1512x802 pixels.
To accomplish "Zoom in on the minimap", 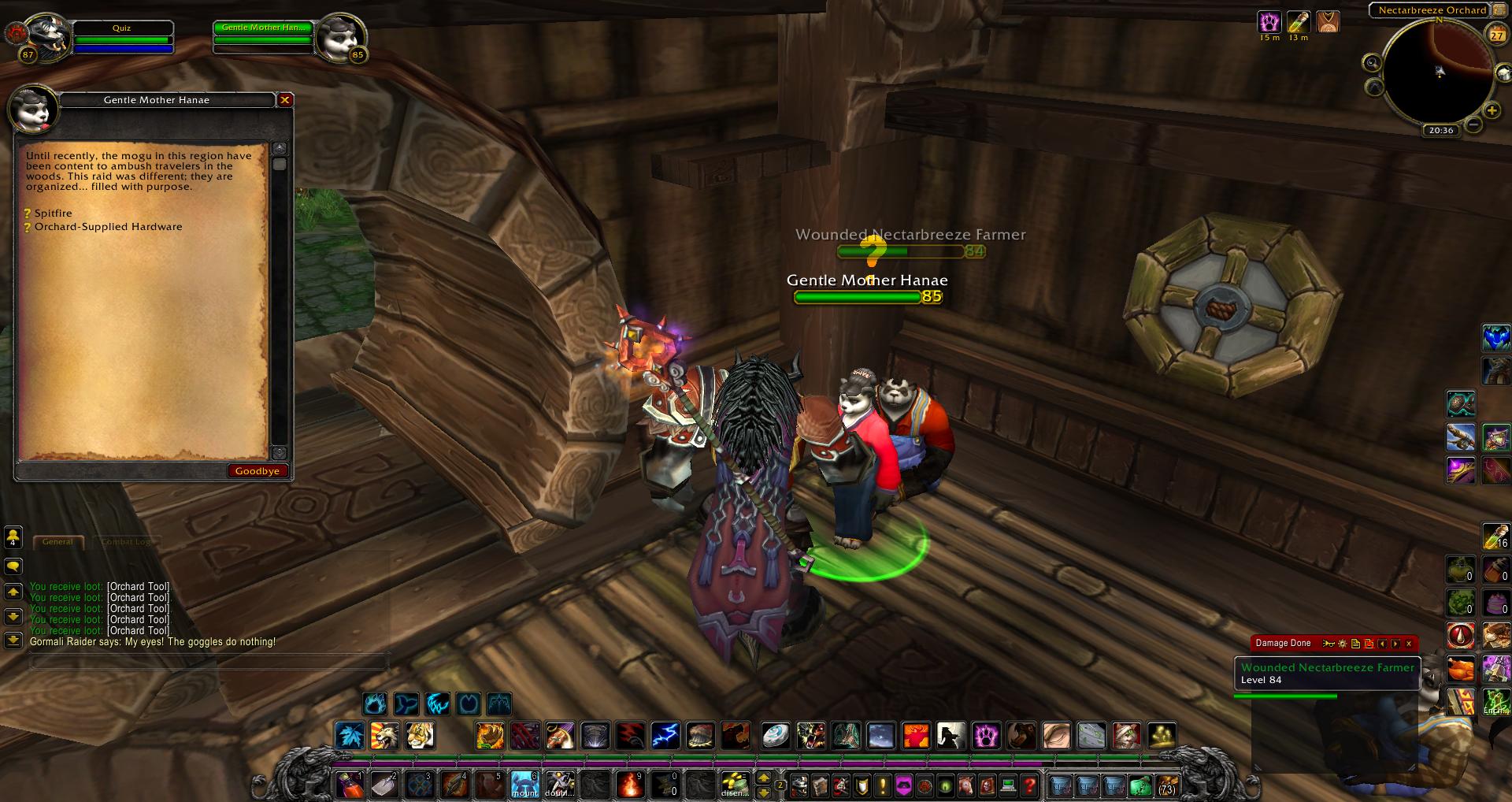I will click(1492, 111).
